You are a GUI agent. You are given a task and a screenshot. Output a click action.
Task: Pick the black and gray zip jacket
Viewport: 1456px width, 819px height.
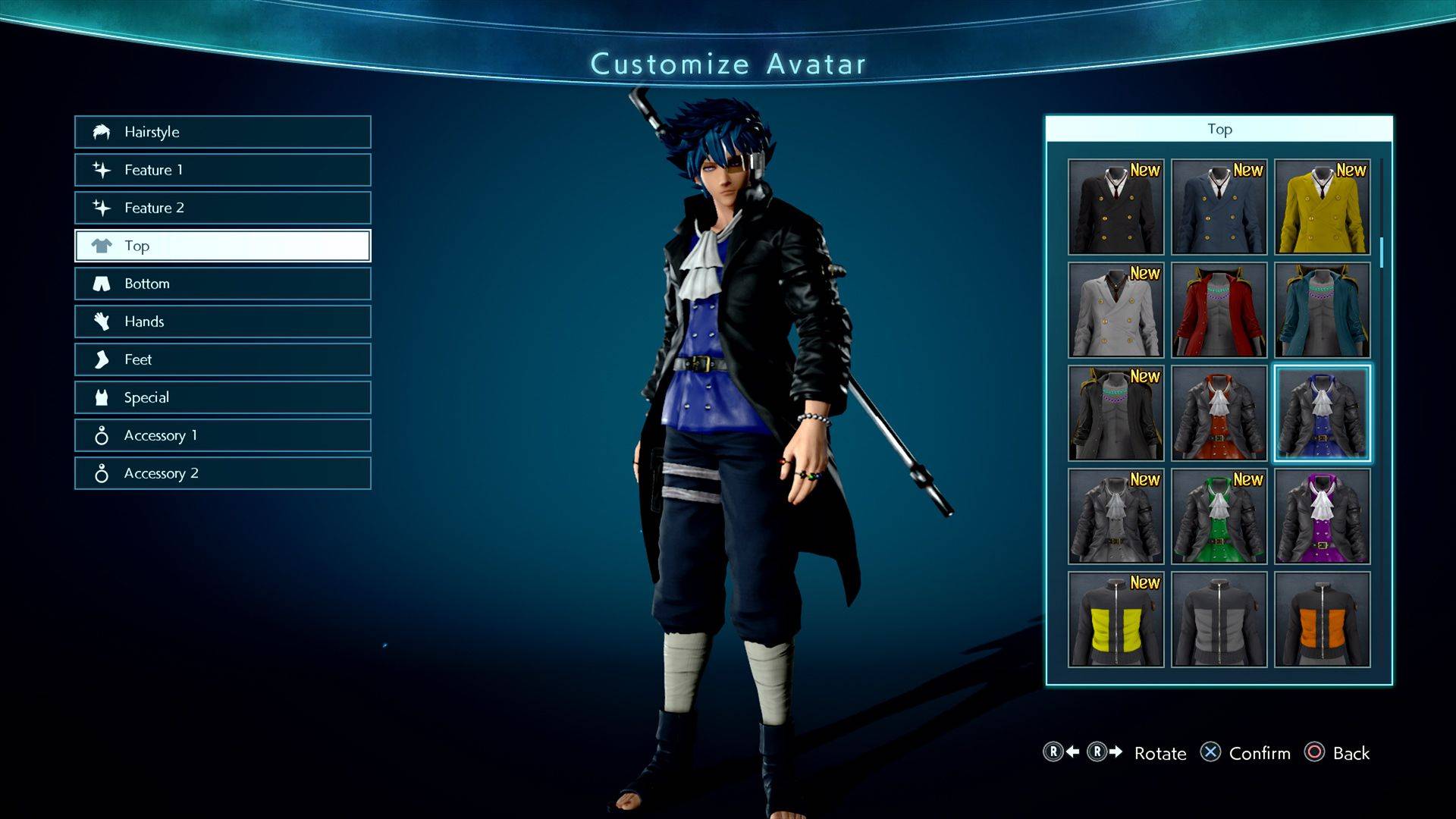point(1219,620)
